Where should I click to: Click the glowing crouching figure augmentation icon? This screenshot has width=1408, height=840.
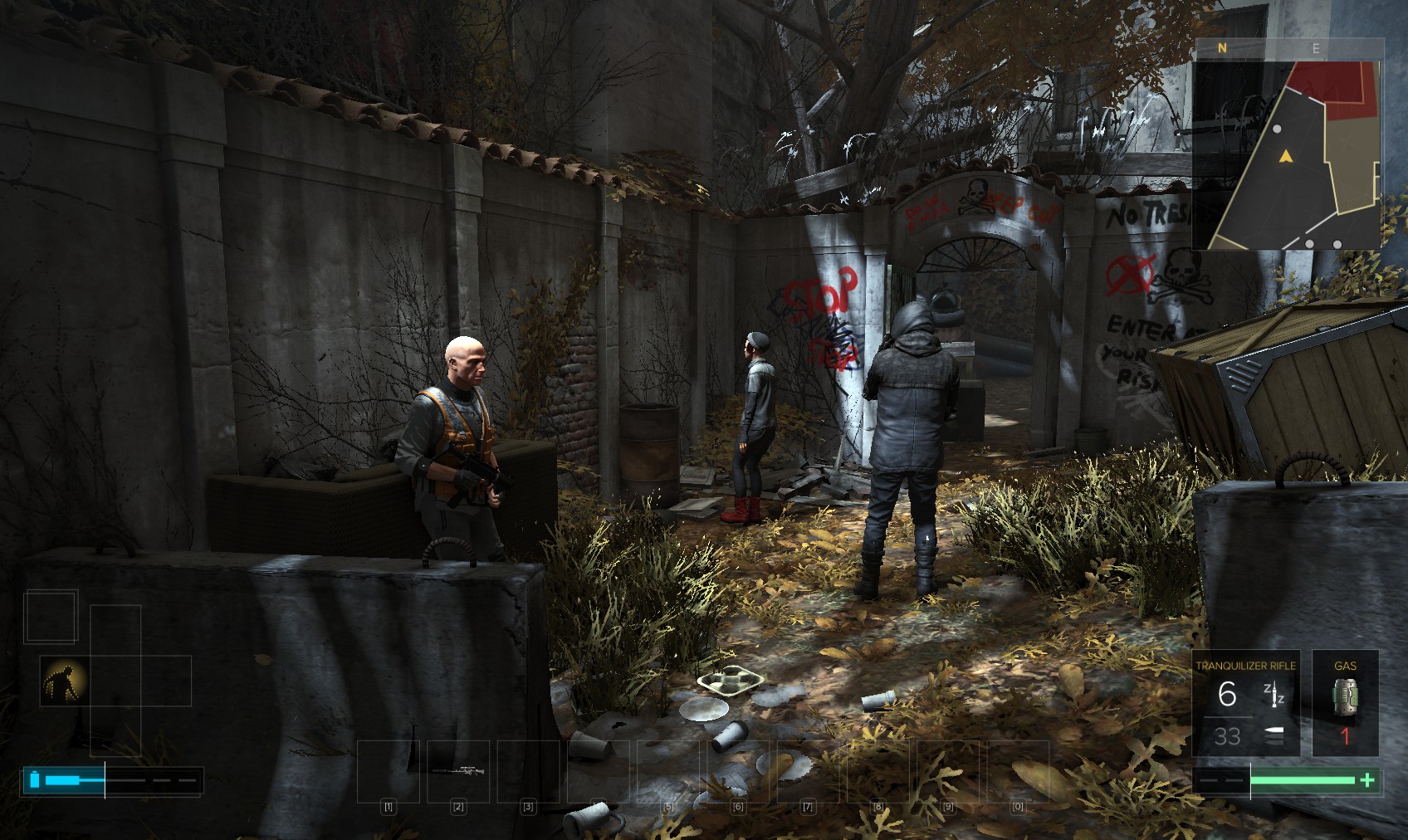64,681
